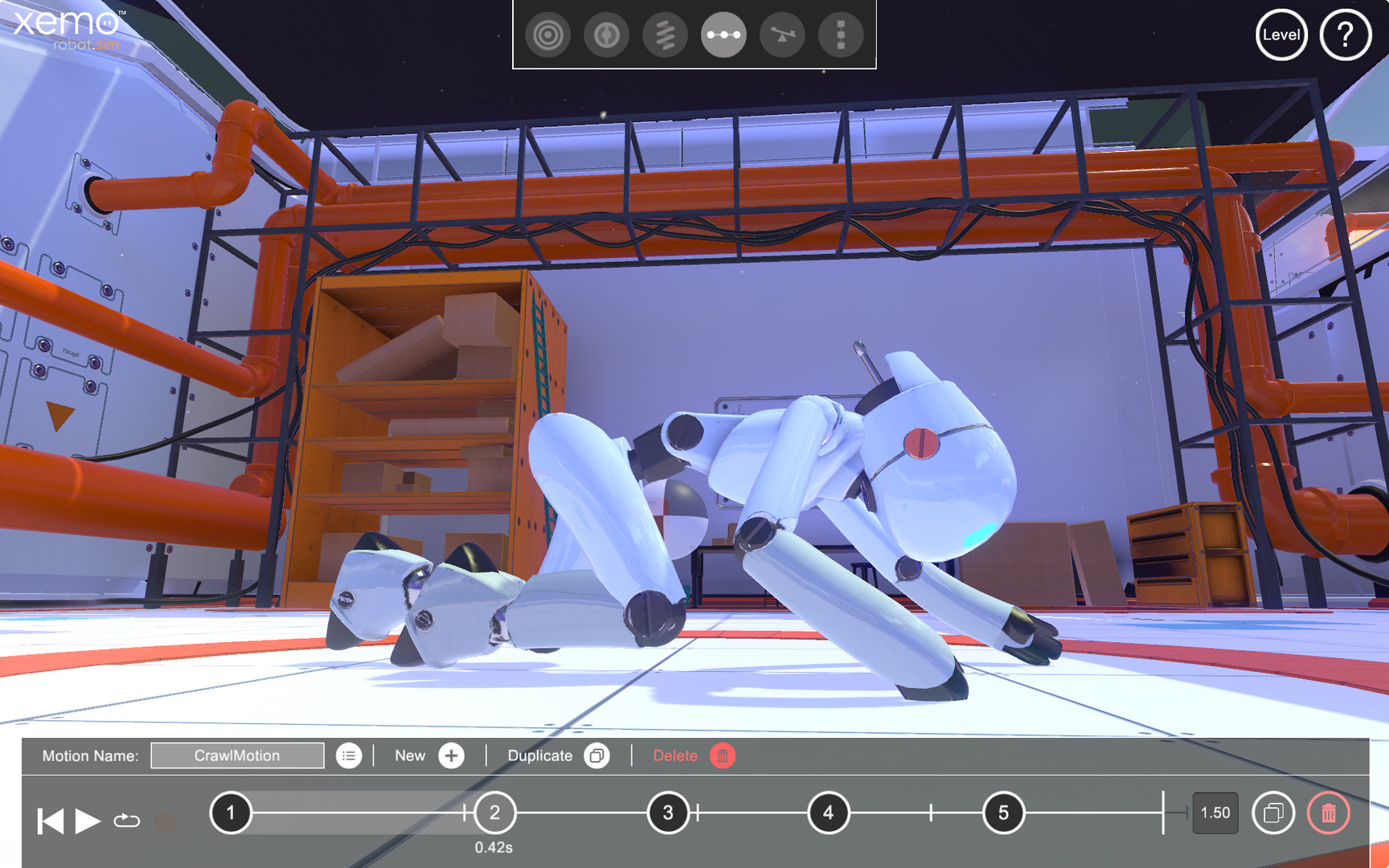Duplicate the CrawlMotion sequence
This screenshot has width=1389, height=868.
(596, 755)
